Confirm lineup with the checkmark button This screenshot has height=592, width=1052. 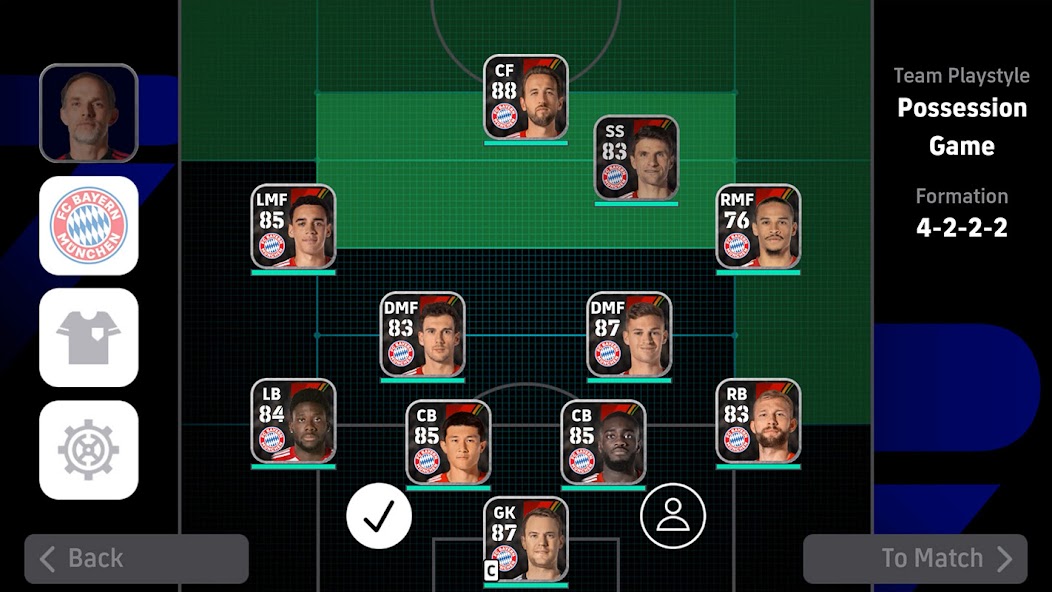379,516
